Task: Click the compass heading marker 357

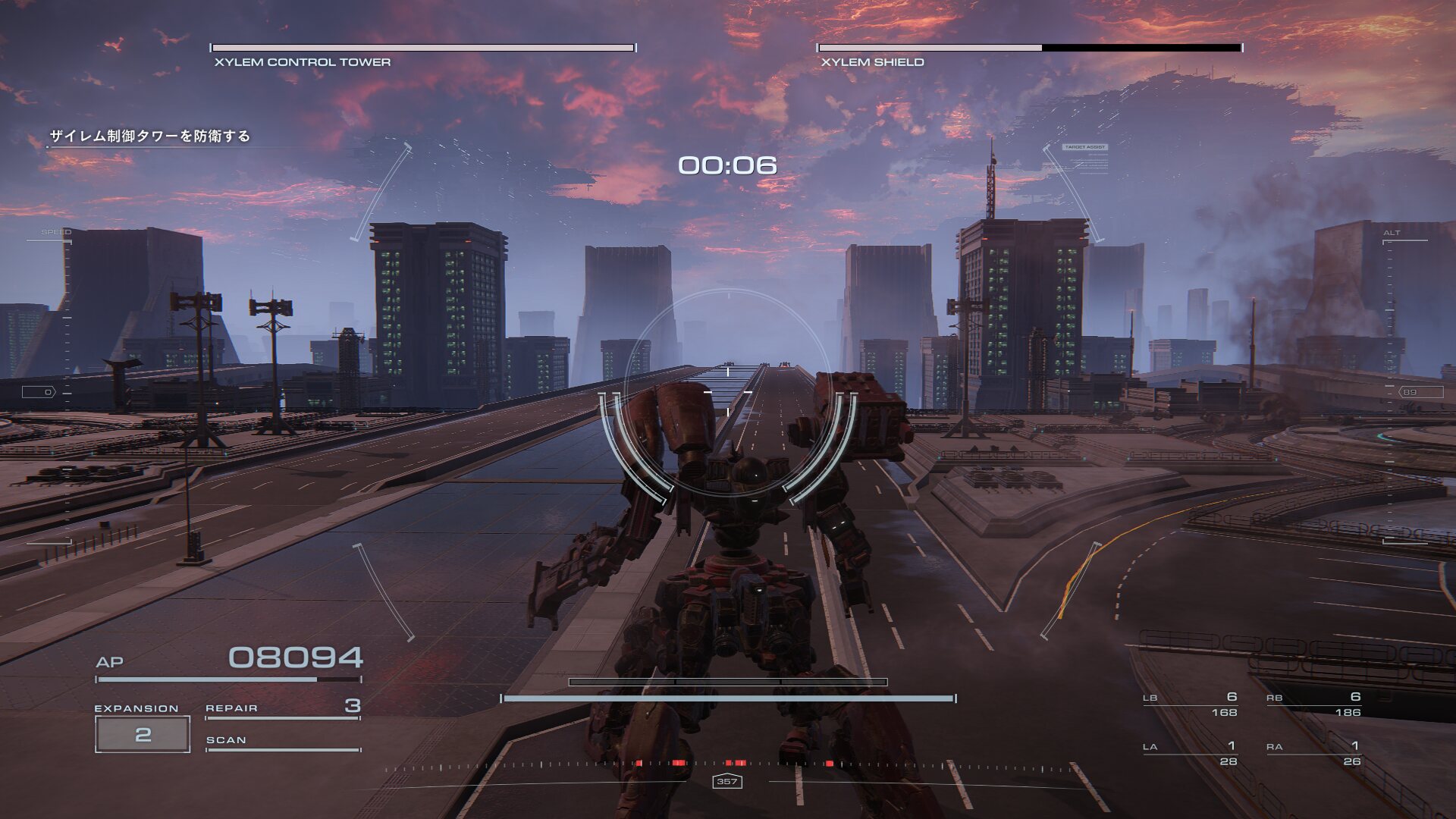Action: pyautogui.click(x=726, y=781)
